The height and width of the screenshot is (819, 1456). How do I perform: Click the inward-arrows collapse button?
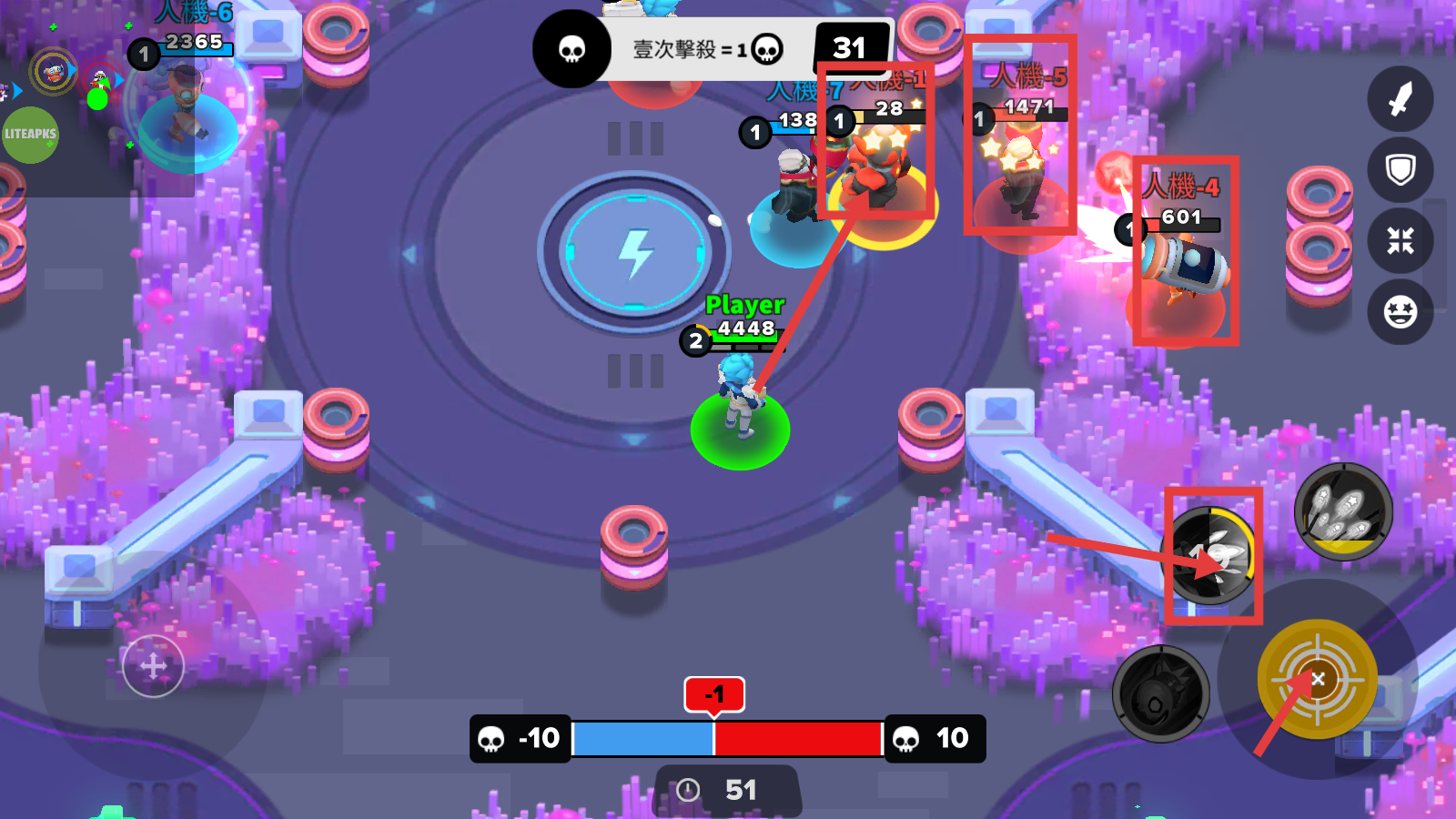point(1400,241)
